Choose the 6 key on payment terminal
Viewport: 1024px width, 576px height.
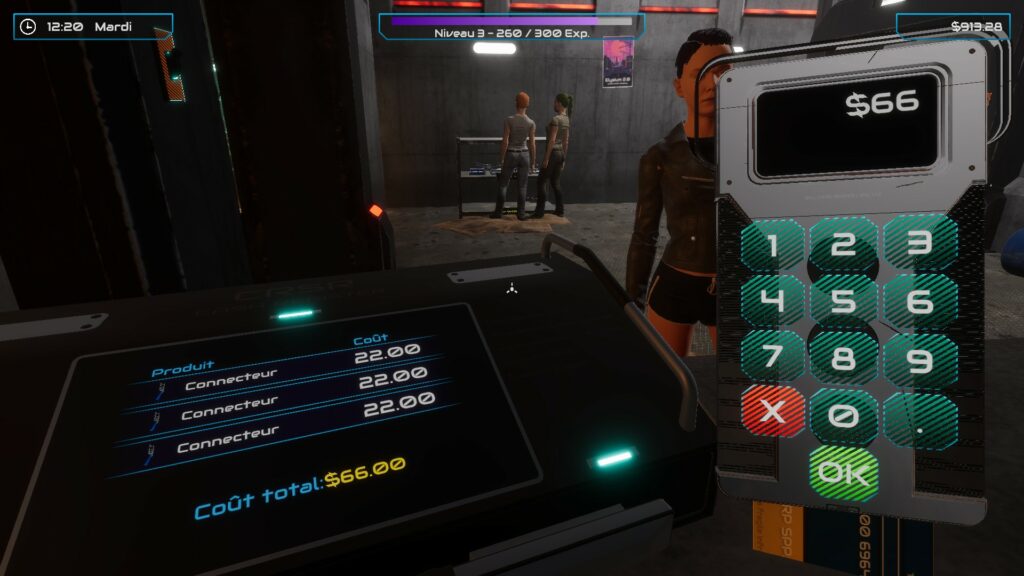pos(920,300)
